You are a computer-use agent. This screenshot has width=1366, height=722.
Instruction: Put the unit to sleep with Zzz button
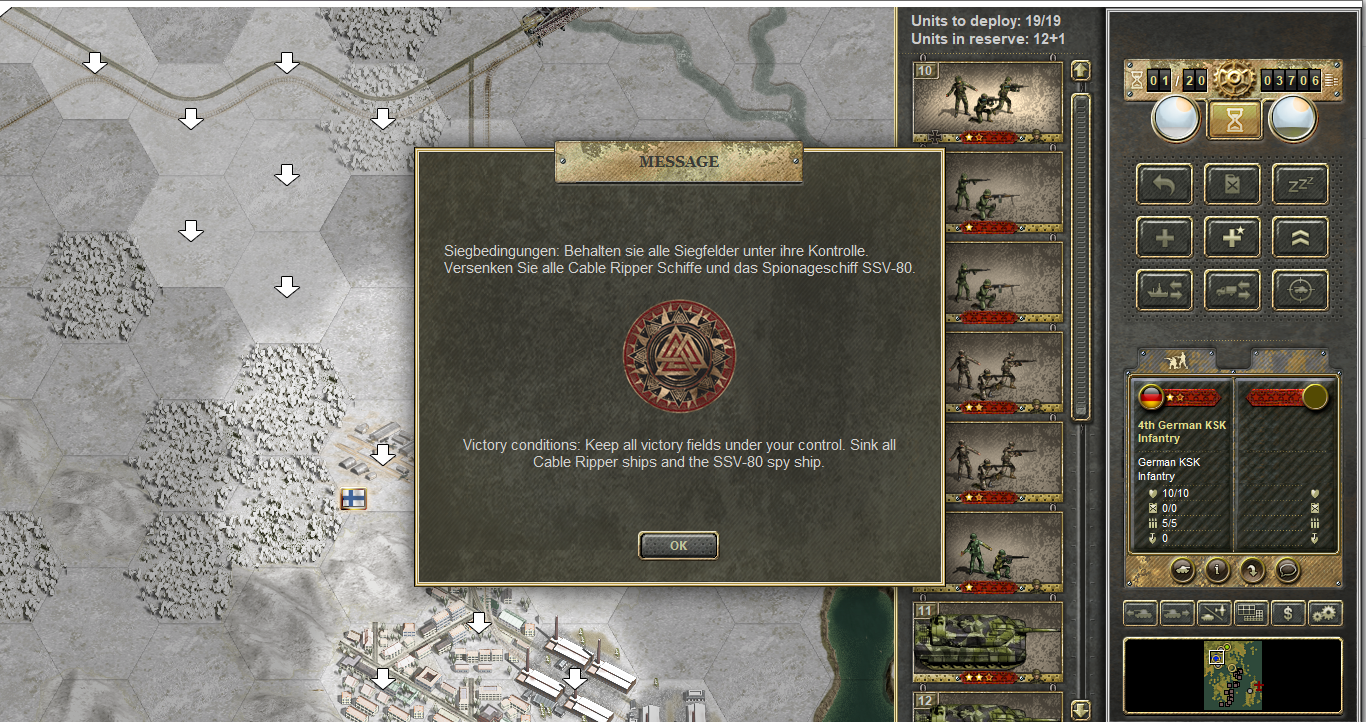coord(1299,184)
